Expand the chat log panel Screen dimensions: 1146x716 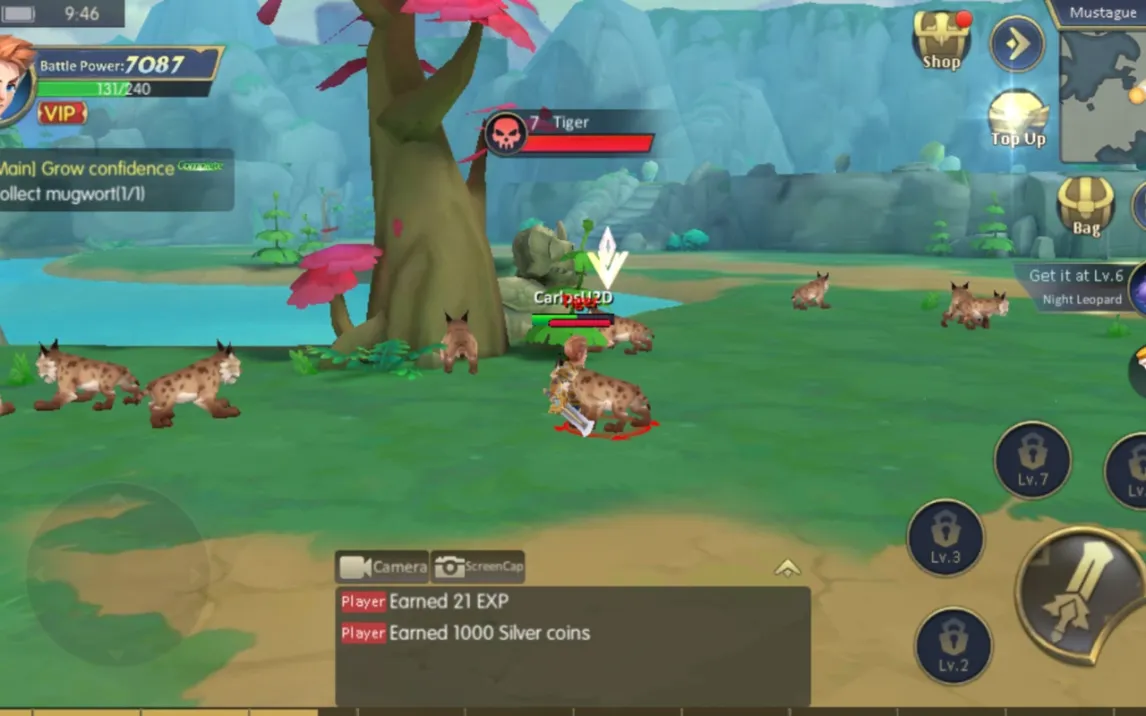point(787,568)
